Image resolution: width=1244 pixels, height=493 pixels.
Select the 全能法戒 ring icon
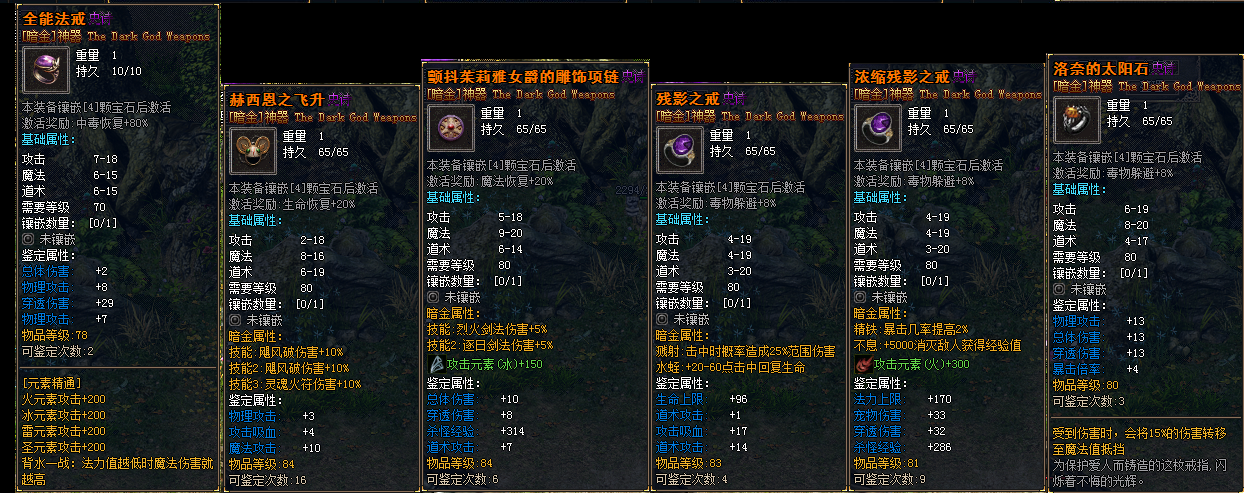44,69
